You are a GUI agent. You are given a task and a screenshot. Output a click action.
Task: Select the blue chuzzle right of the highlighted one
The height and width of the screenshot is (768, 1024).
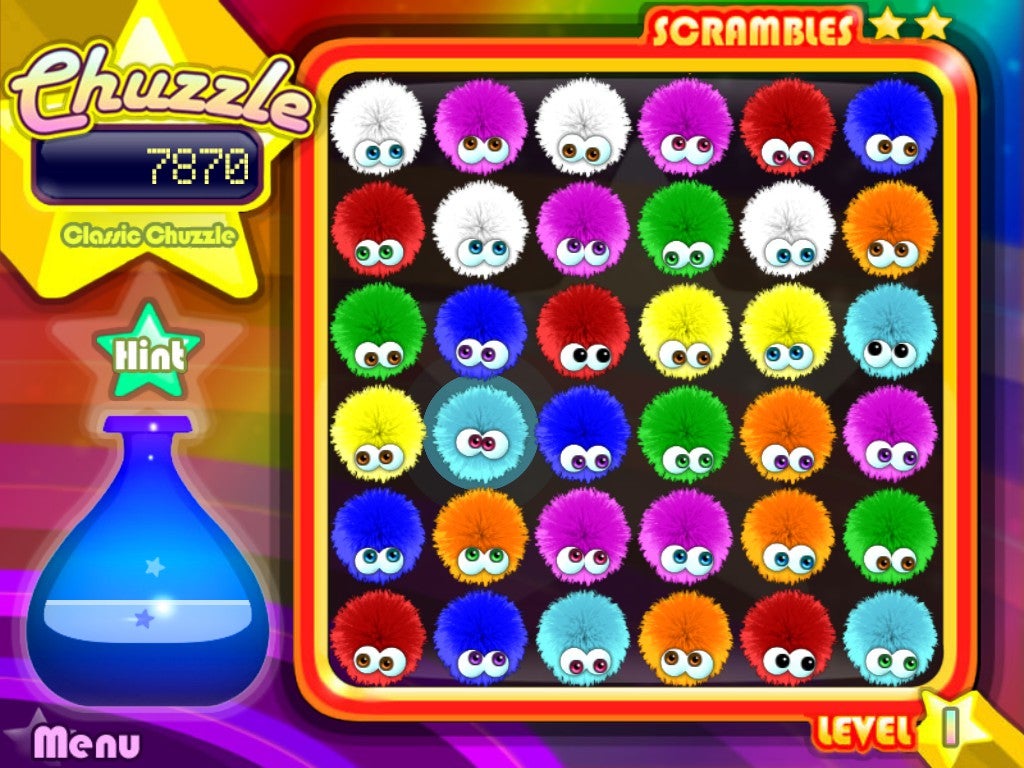pos(583,432)
